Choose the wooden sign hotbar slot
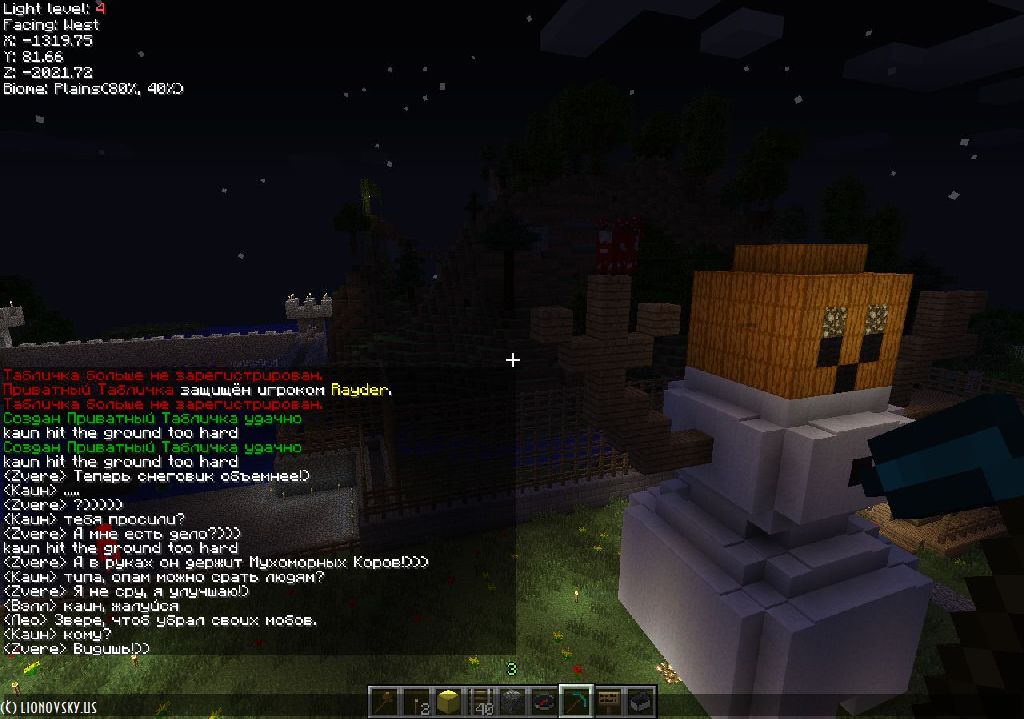The width and height of the screenshot is (1024, 719). [x=608, y=701]
